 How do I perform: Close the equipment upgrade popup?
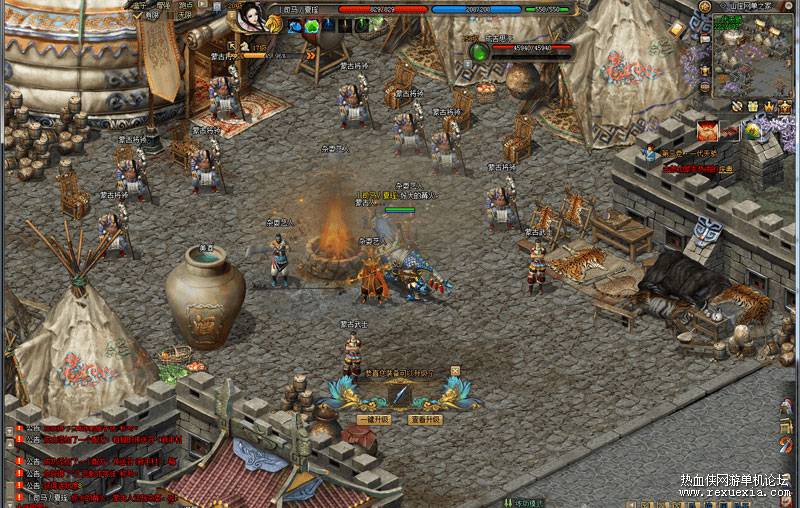click(455, 370)
